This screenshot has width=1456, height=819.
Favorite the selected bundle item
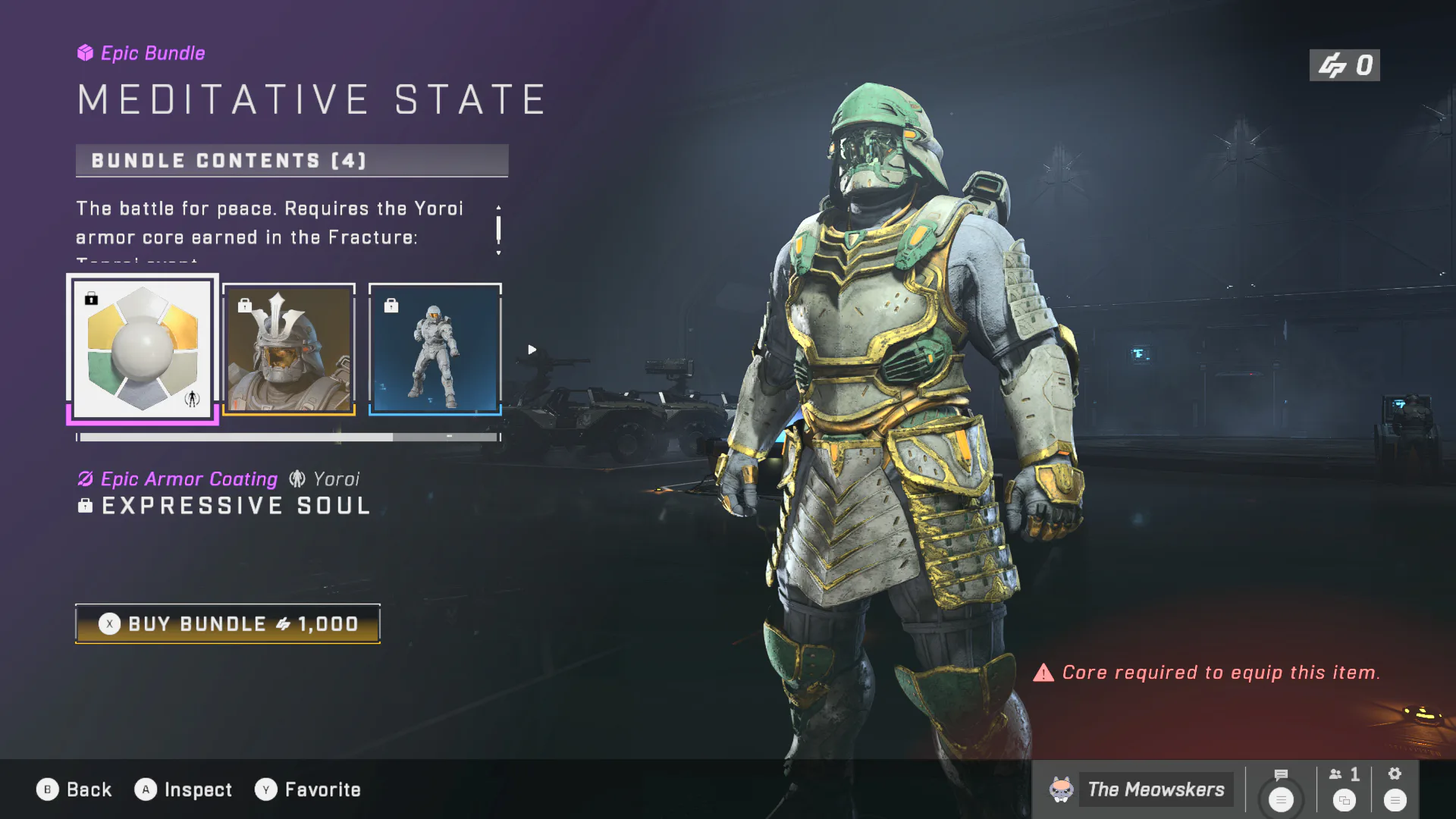pos(307,789)
